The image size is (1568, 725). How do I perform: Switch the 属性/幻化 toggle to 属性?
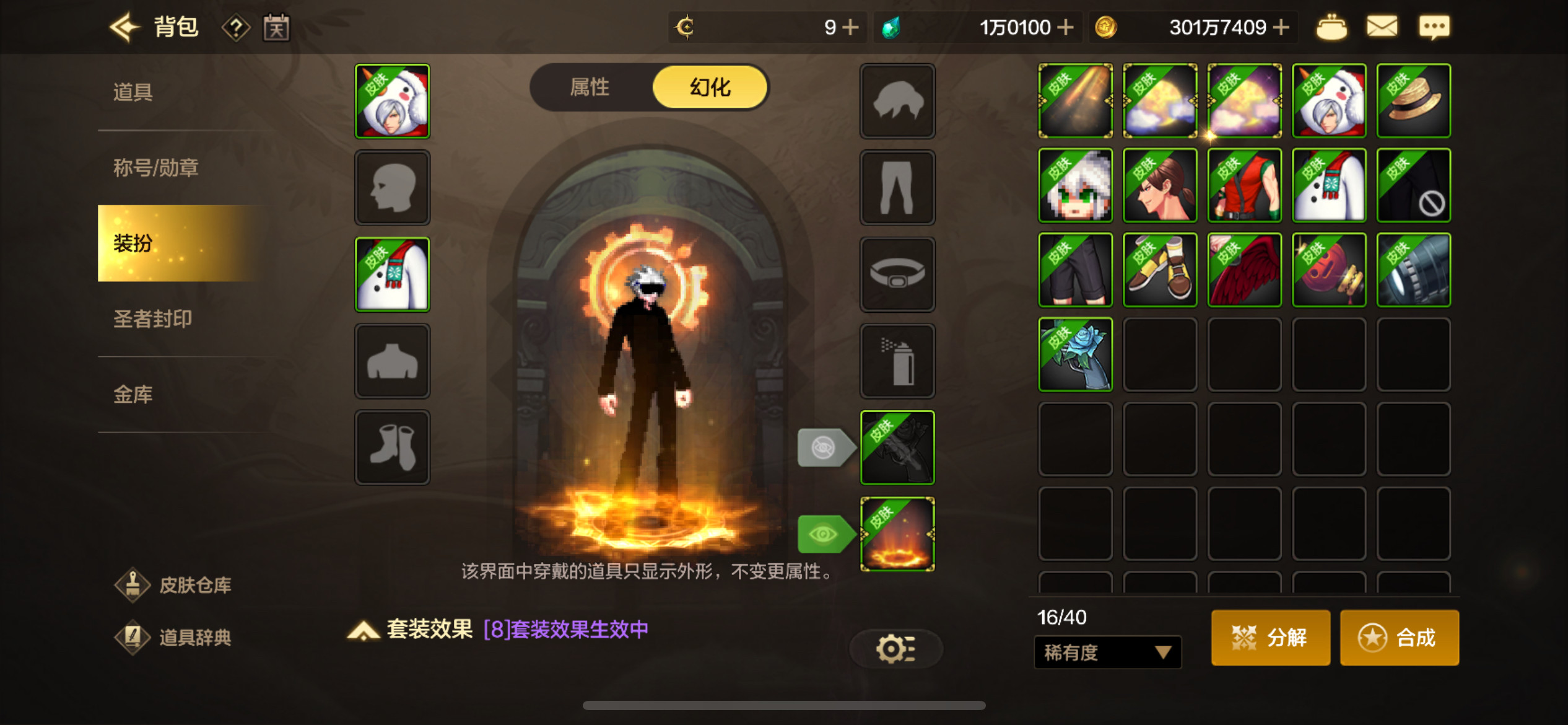(x=589, y=87)
